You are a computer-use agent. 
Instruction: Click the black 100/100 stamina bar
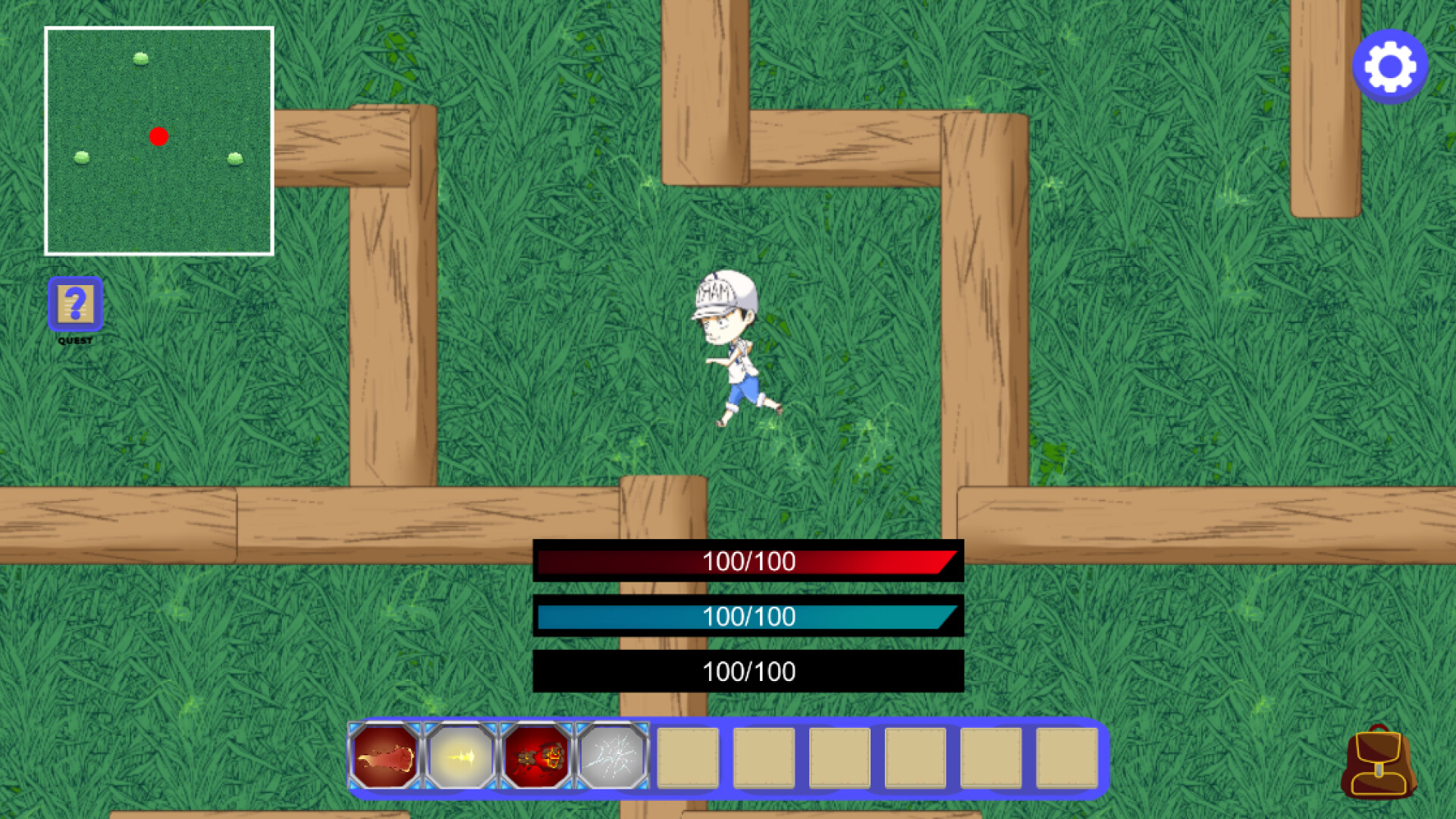click(748, 671)
